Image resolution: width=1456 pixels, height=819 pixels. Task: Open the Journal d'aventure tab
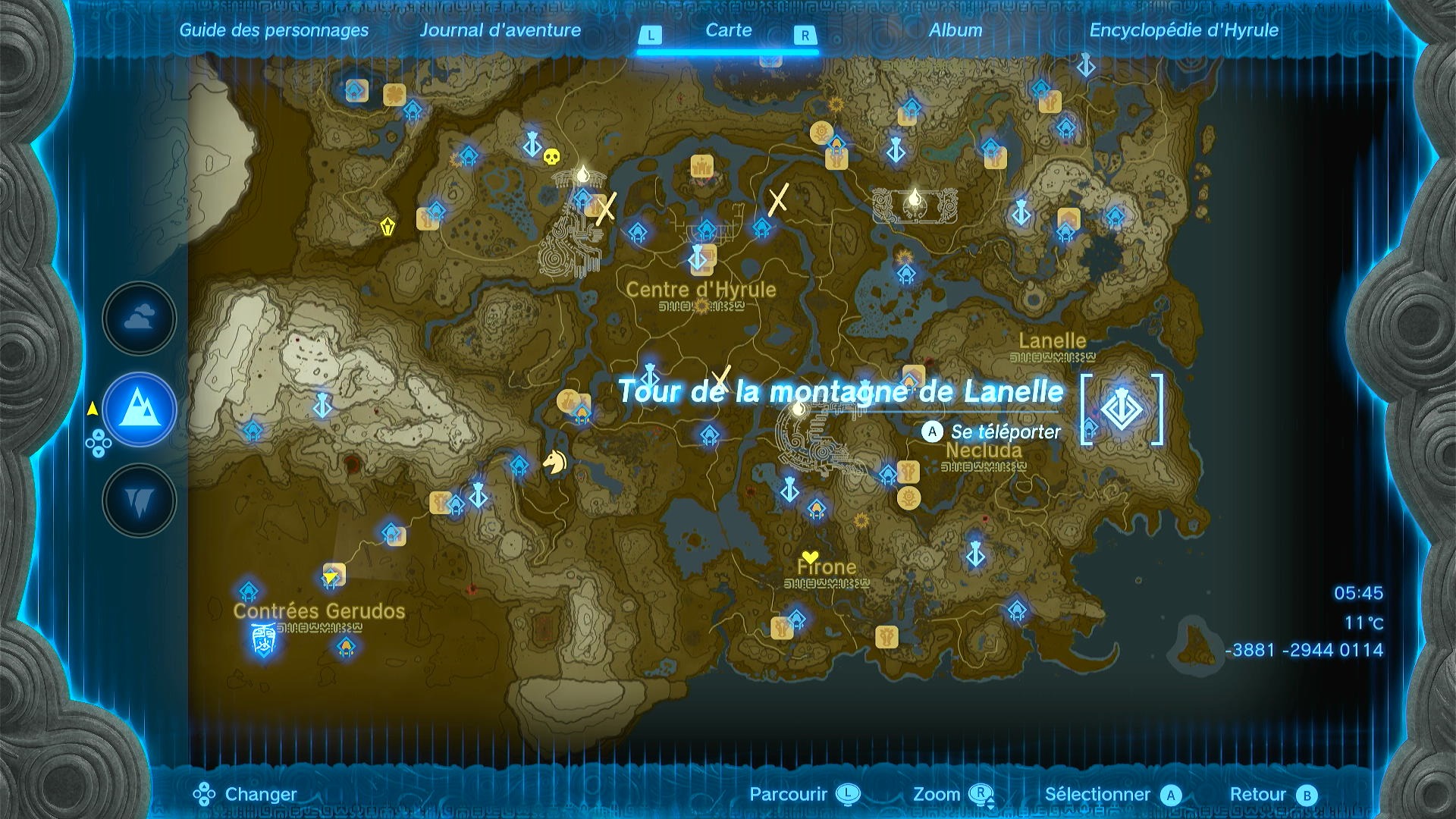[x=502, y=31]
